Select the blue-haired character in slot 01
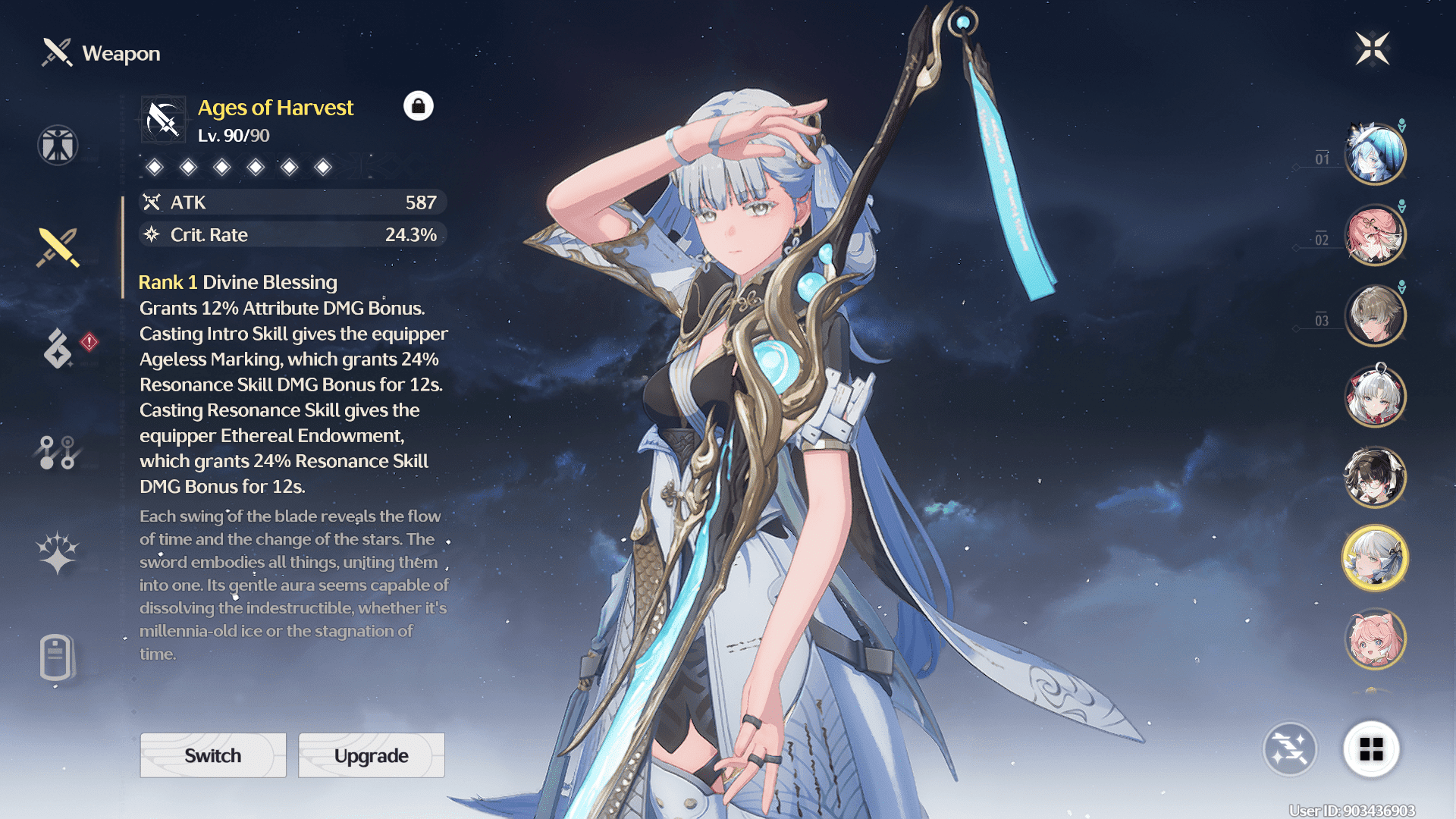This screenshot has height=819, width=1456. coord(1375,154)
